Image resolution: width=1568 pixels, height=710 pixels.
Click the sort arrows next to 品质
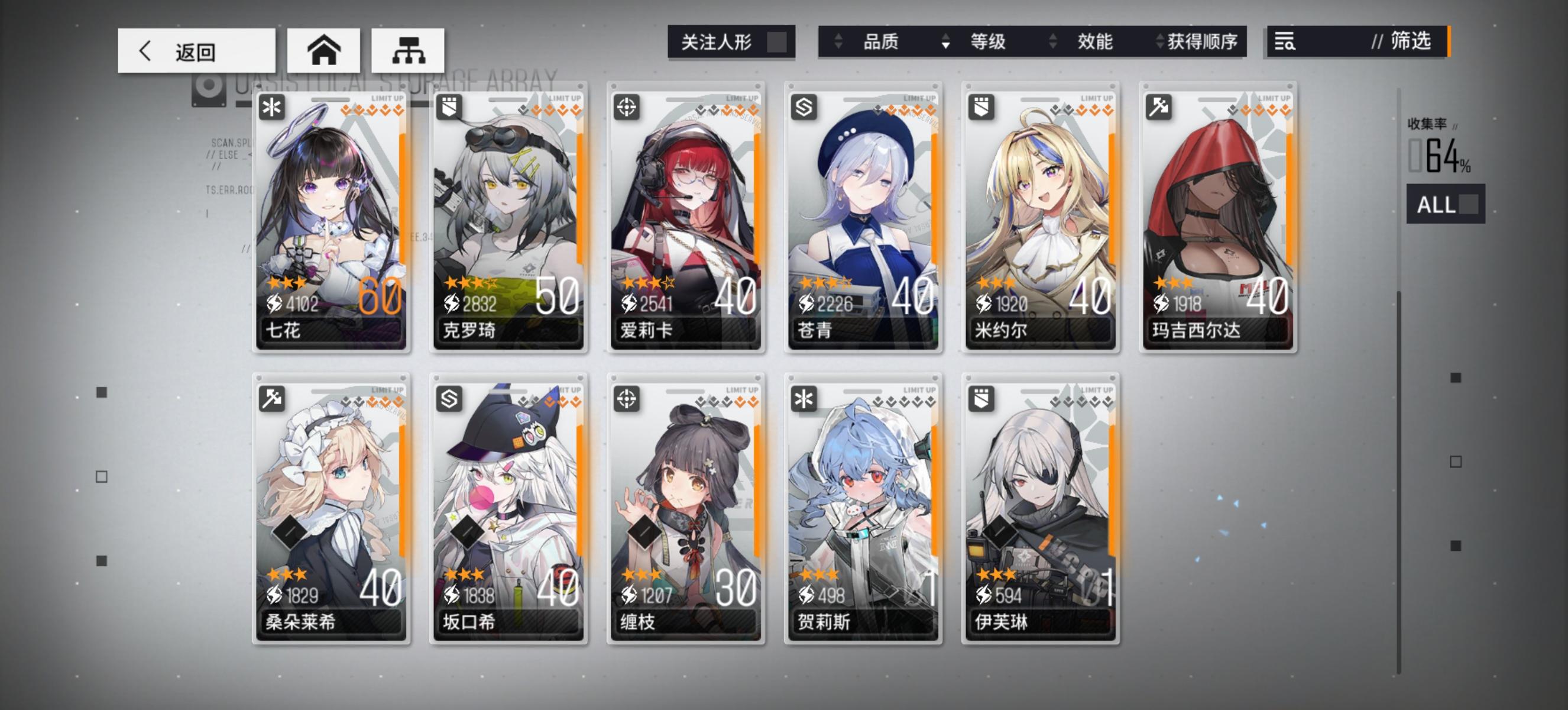pyautogui.click(x=840, y=43)
